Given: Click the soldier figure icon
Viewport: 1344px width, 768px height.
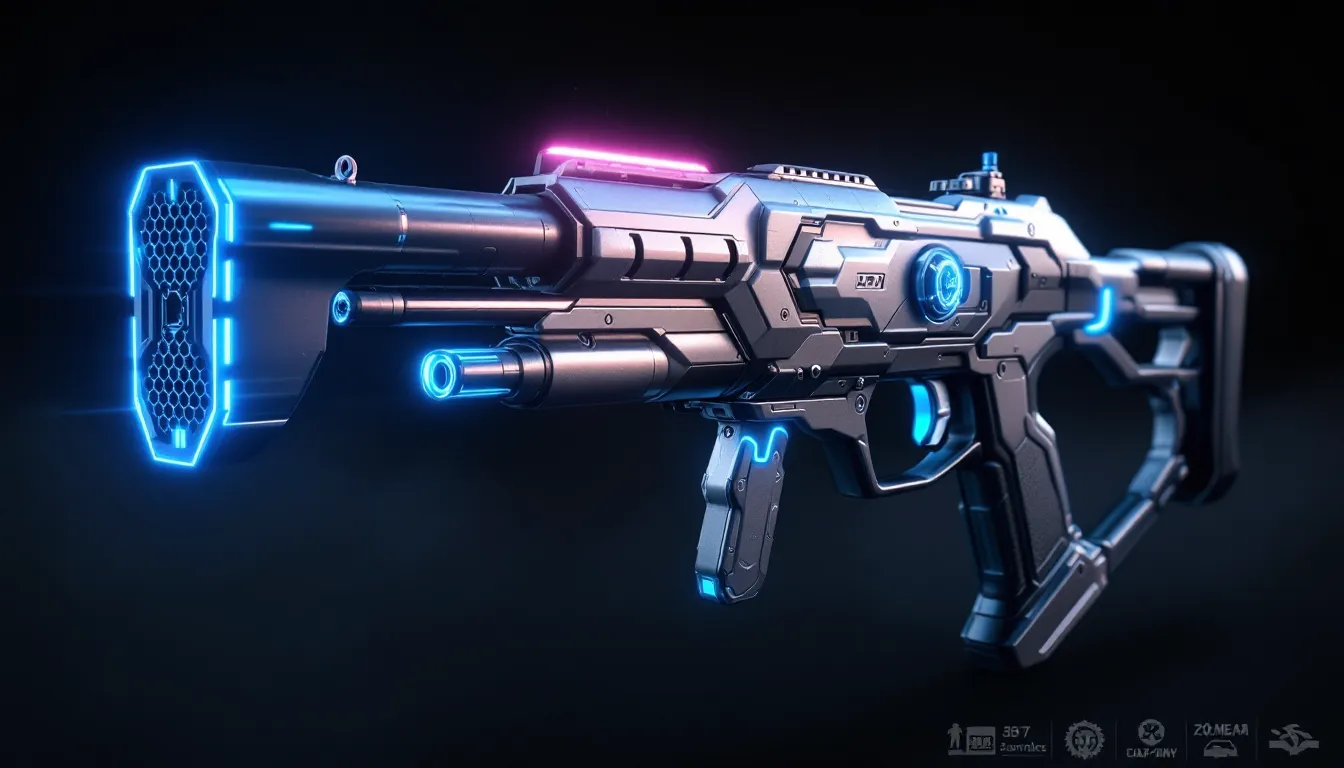Looking at the screenshot, I should tap(955, 739).
